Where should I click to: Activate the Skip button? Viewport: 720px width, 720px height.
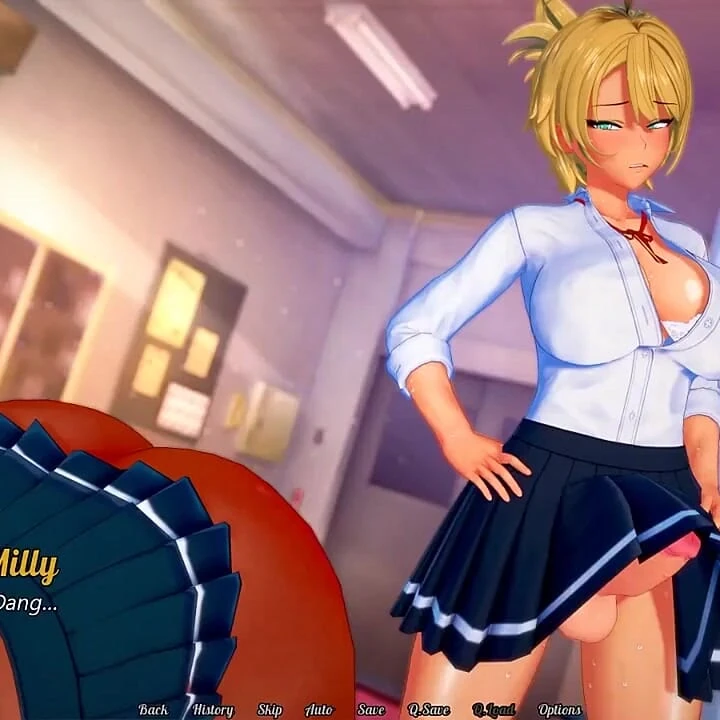270,709
